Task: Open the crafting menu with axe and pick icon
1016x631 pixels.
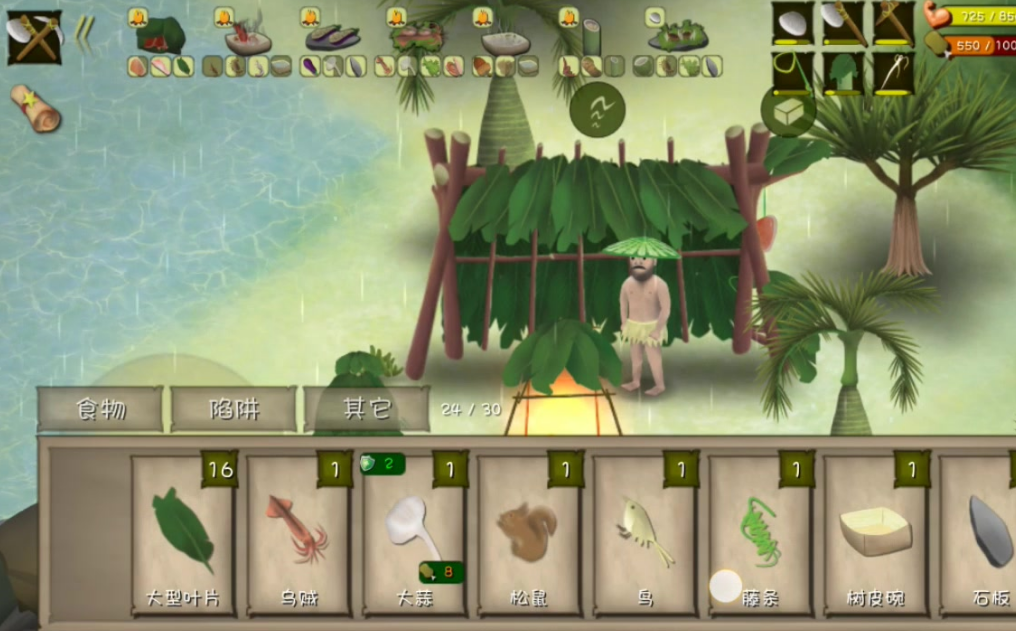Action: (34, 37)
